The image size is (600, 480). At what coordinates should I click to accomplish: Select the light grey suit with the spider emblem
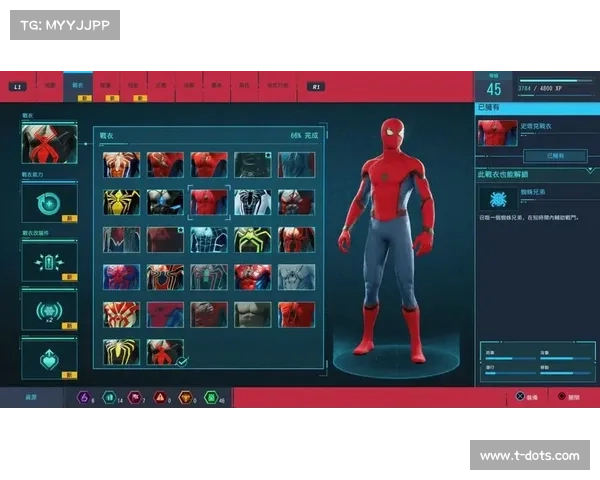click(x=297, y=277)
